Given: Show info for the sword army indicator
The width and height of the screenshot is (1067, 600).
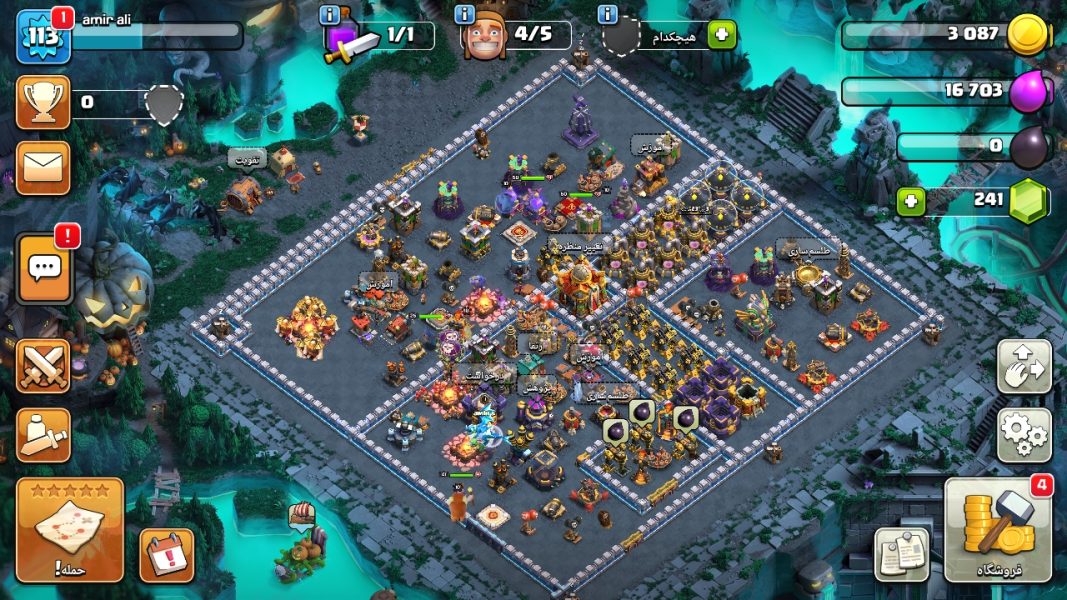Looking at the screenshot, I should click(329, 14).
